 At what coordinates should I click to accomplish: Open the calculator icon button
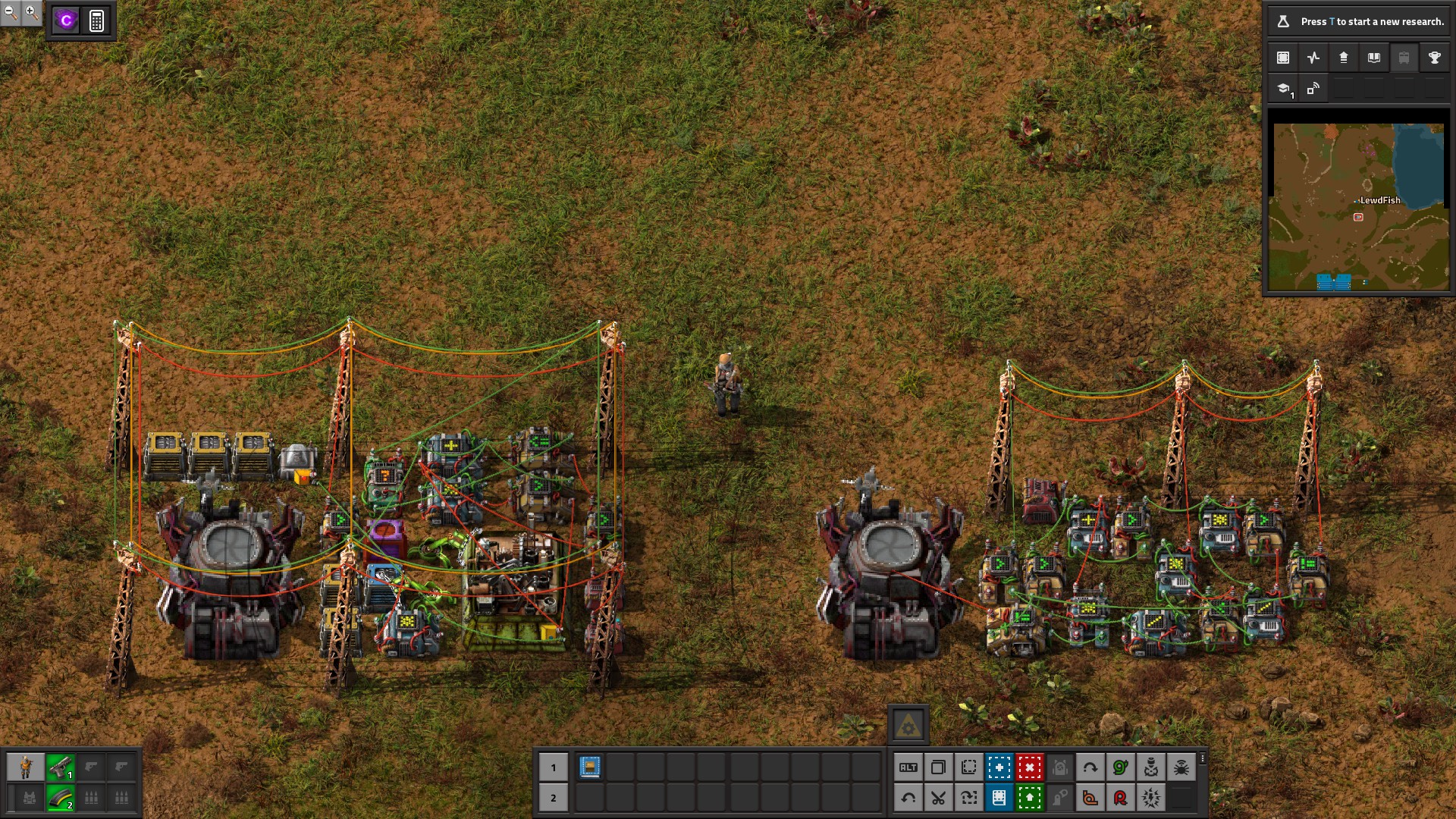[96, 20]
